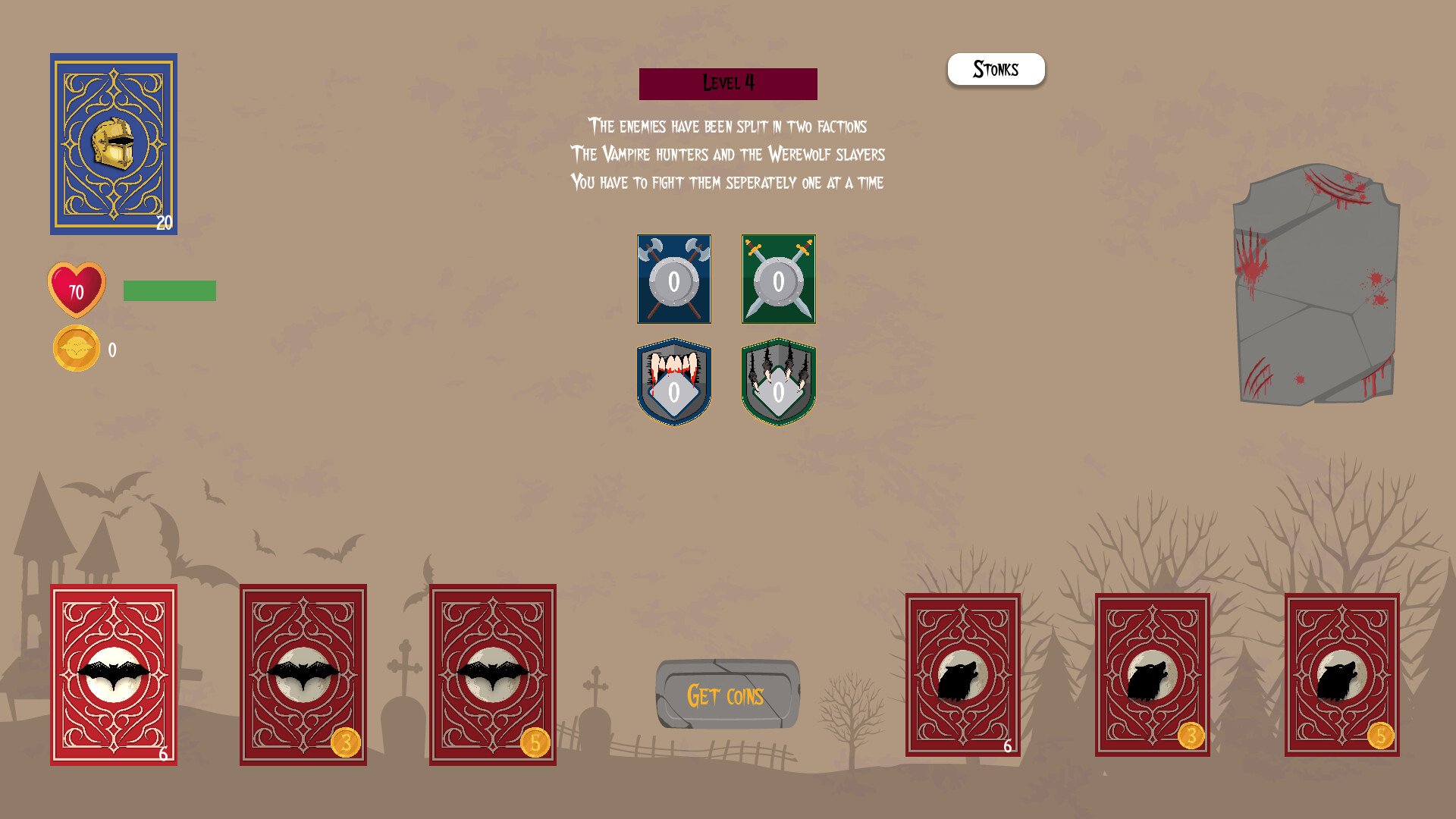1456x819 pixels.
Task: Select the crossed axes faction shield
Action: pyautogui.click(x=673, y=279)
